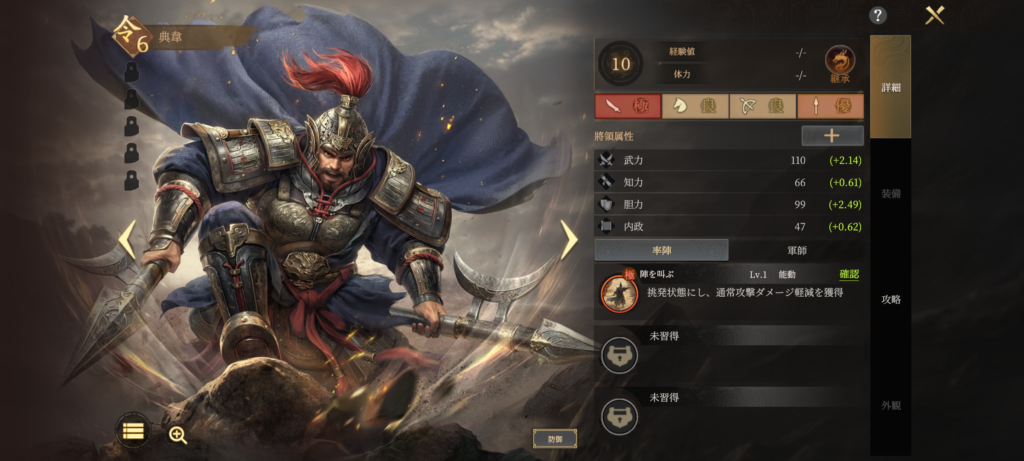This screenshot has height=461, width=1024.
Task: Click the 継承 dragon icon
Action: pyautogui.click(x=840, y=64)
